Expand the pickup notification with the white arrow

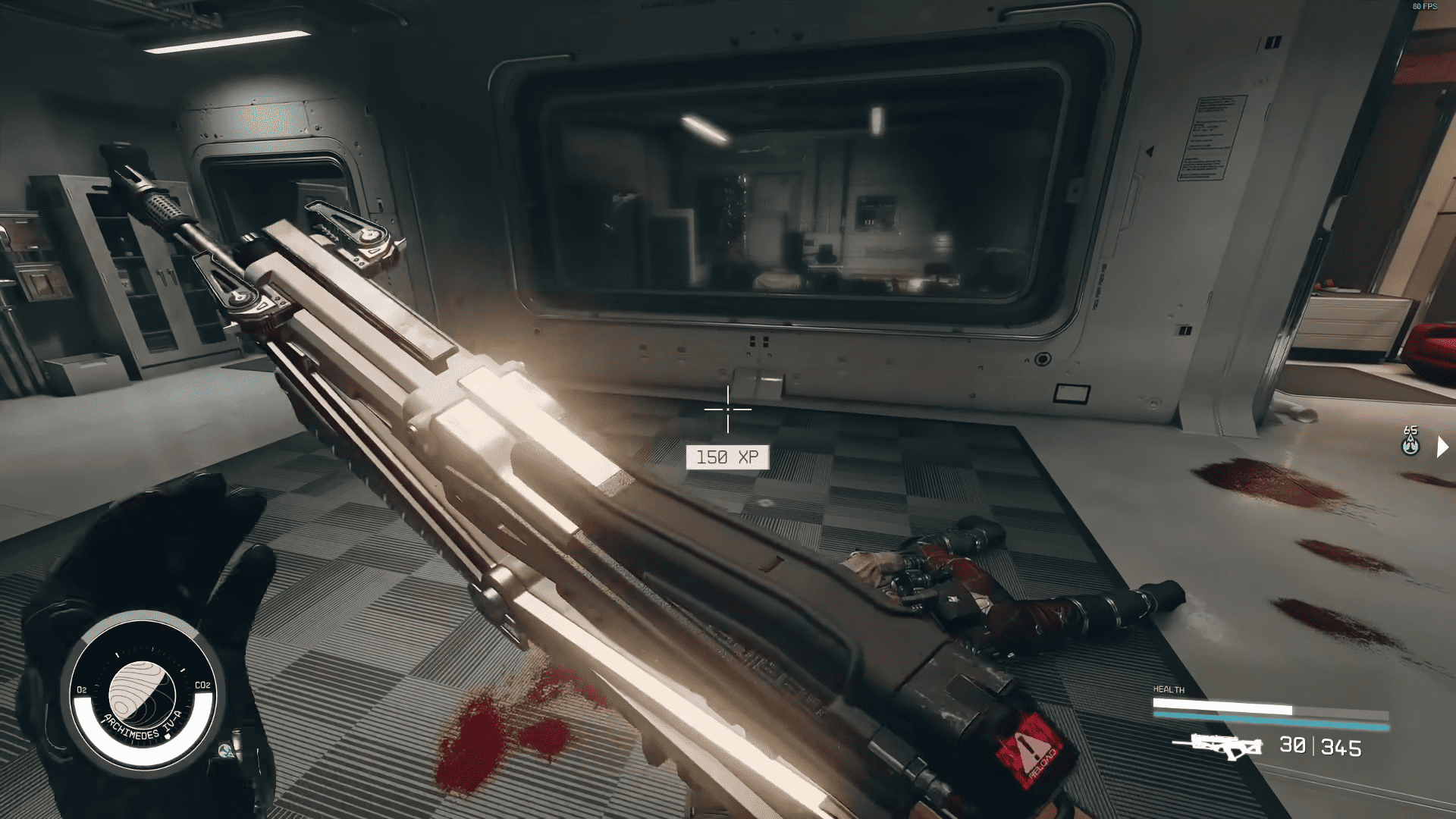1445,447
